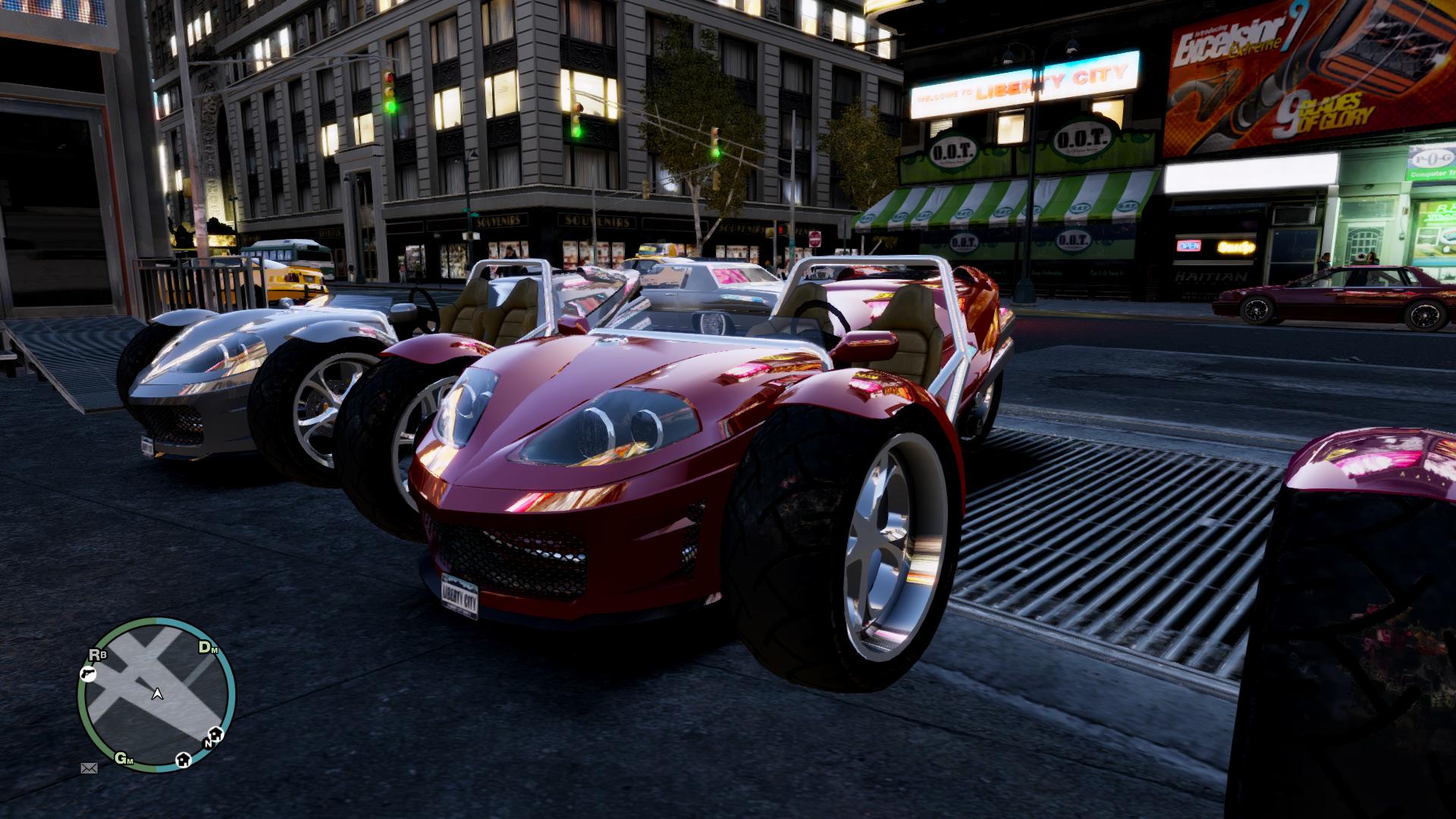Click the white player arrow on minimap
This screenshot has width=1456, height=819.
157,693
